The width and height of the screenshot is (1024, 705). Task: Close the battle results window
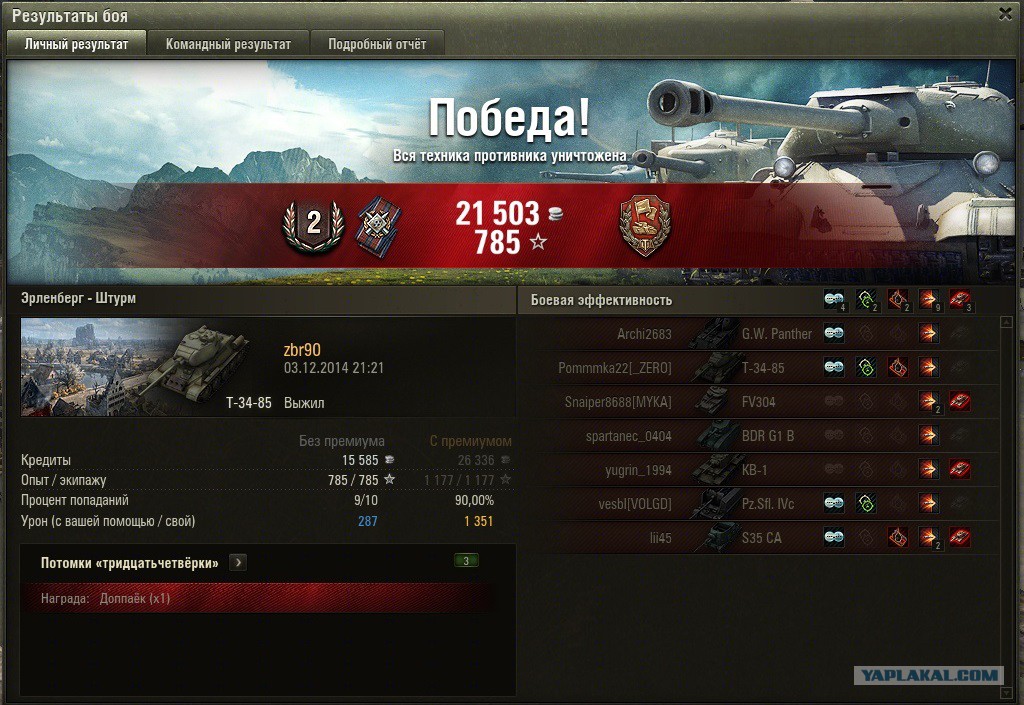click(1005, 14)
